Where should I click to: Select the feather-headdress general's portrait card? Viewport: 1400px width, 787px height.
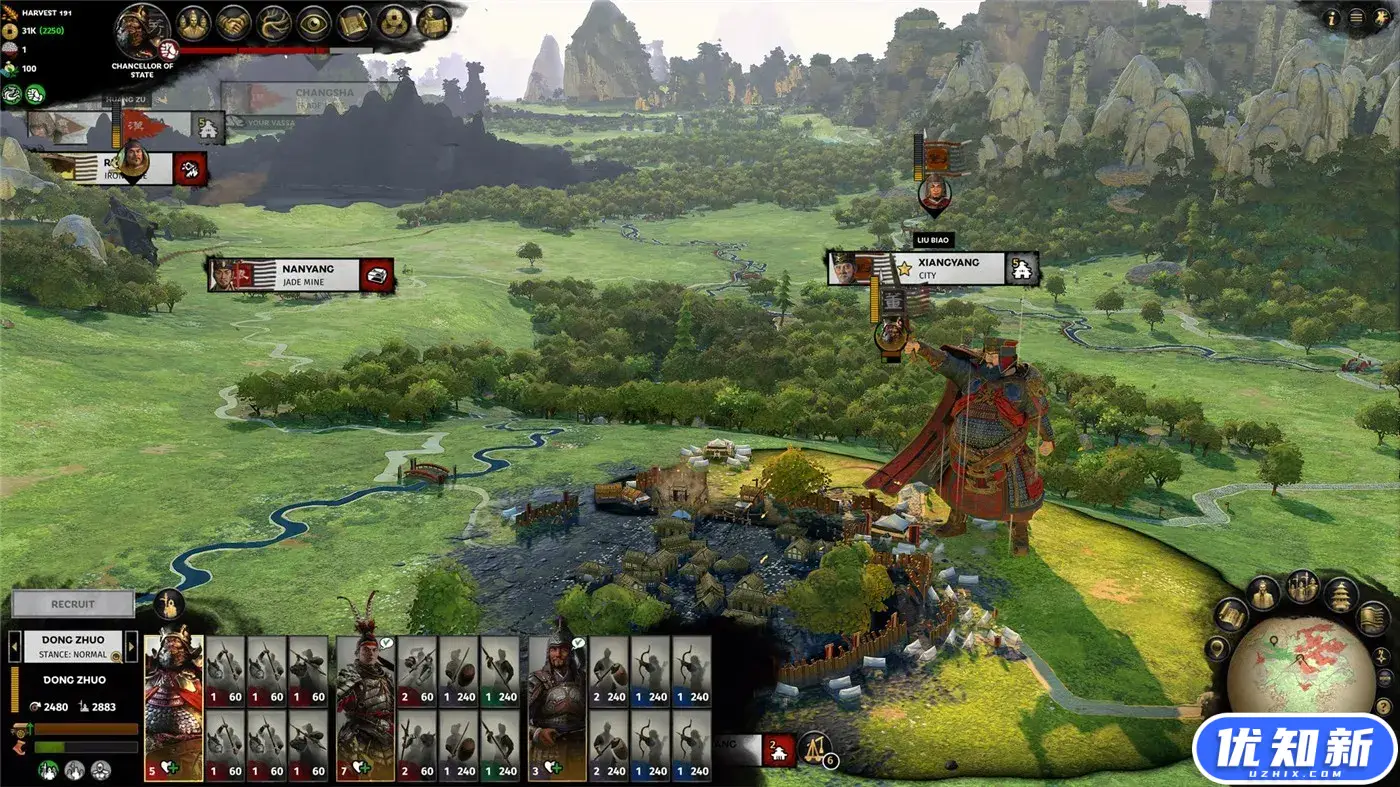point(365,707)
